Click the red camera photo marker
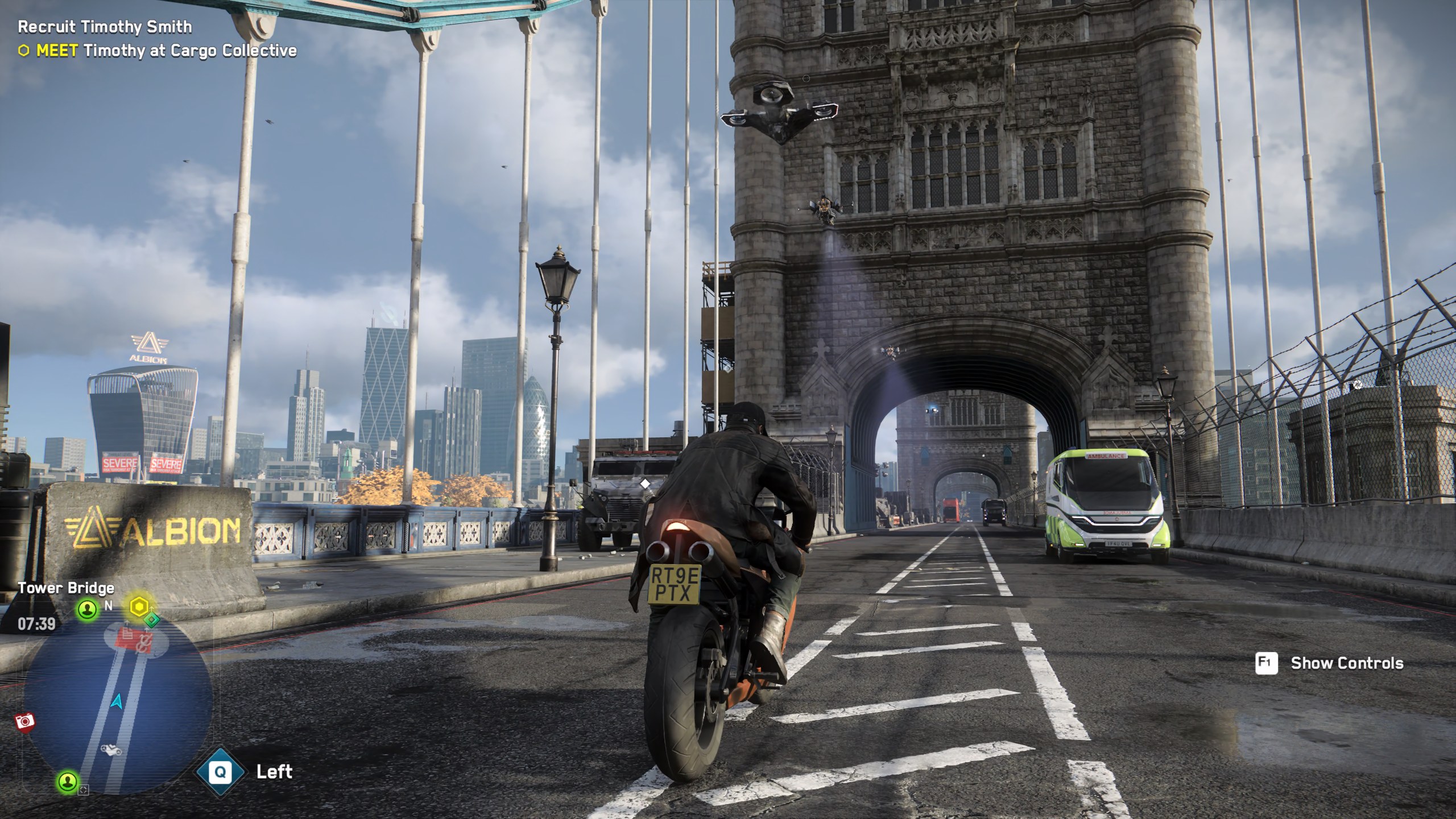This screenshot has width=1456, height=819. coord(25,722)
